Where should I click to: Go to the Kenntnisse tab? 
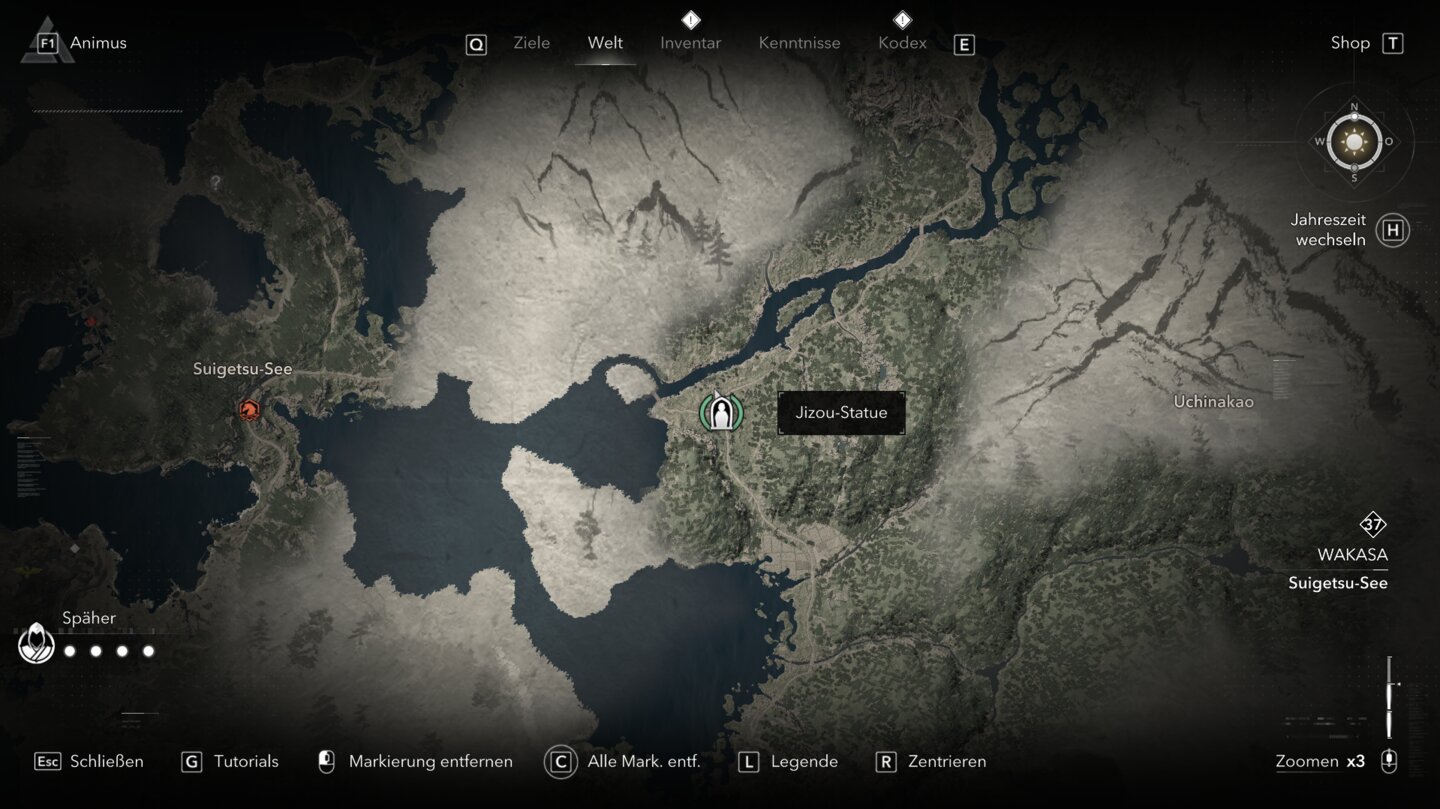pos(799,43)
